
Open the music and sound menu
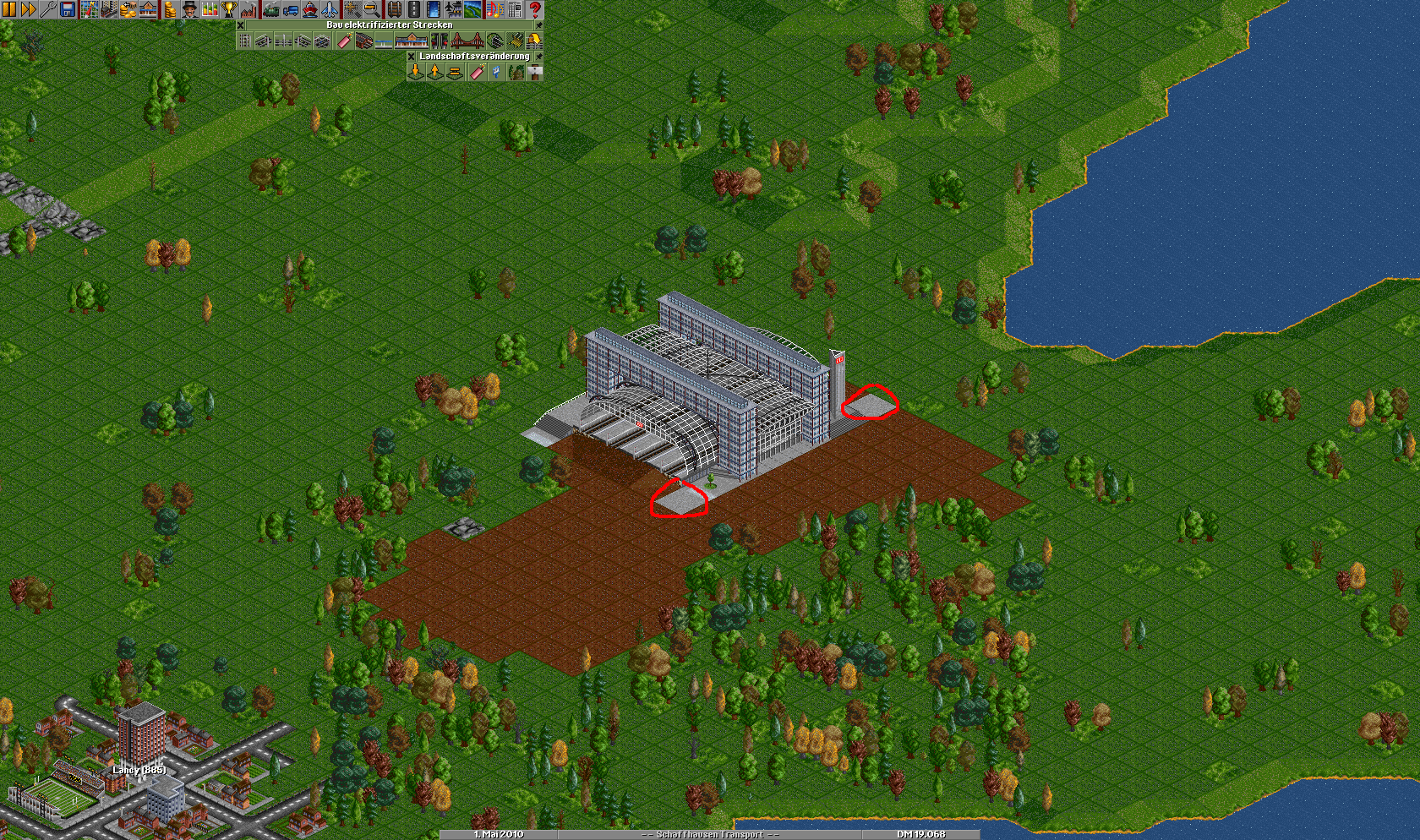click(494, 9)
